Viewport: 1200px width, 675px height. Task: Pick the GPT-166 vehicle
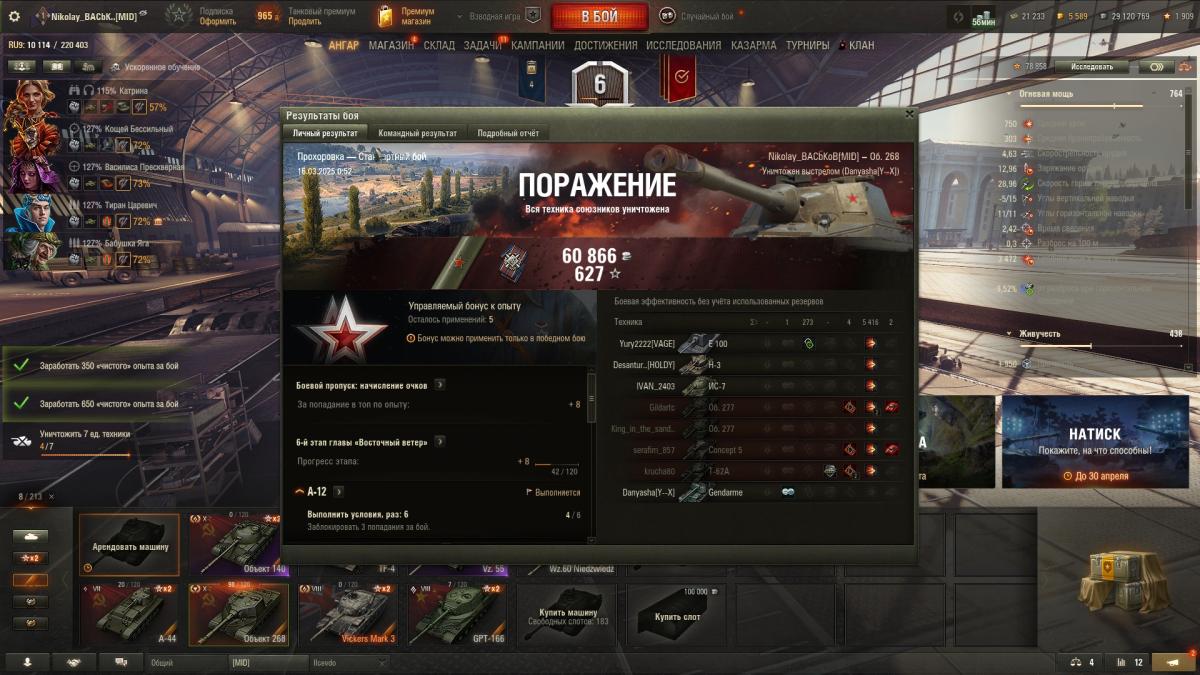pyautogui.click(x=455, y=614)
